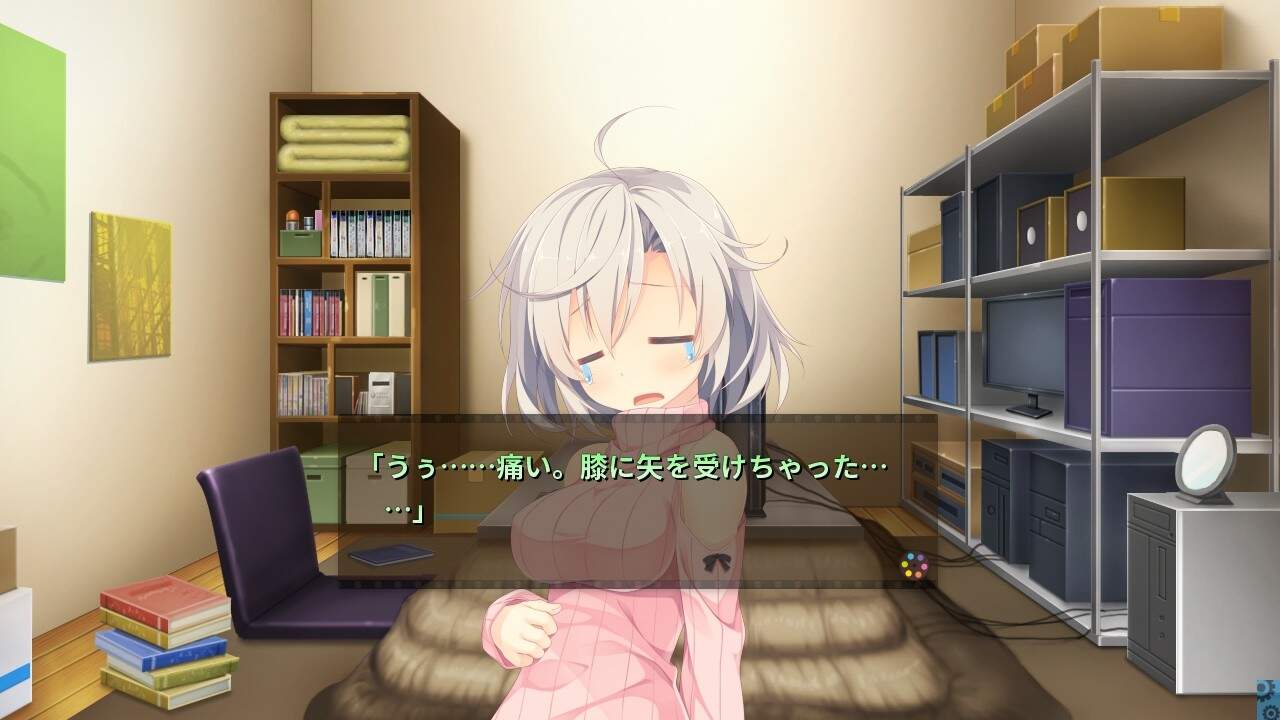Click the small dark gear above the large gear
Viewport: 1280px width, 720px height.
click(x=1267, y=698)
